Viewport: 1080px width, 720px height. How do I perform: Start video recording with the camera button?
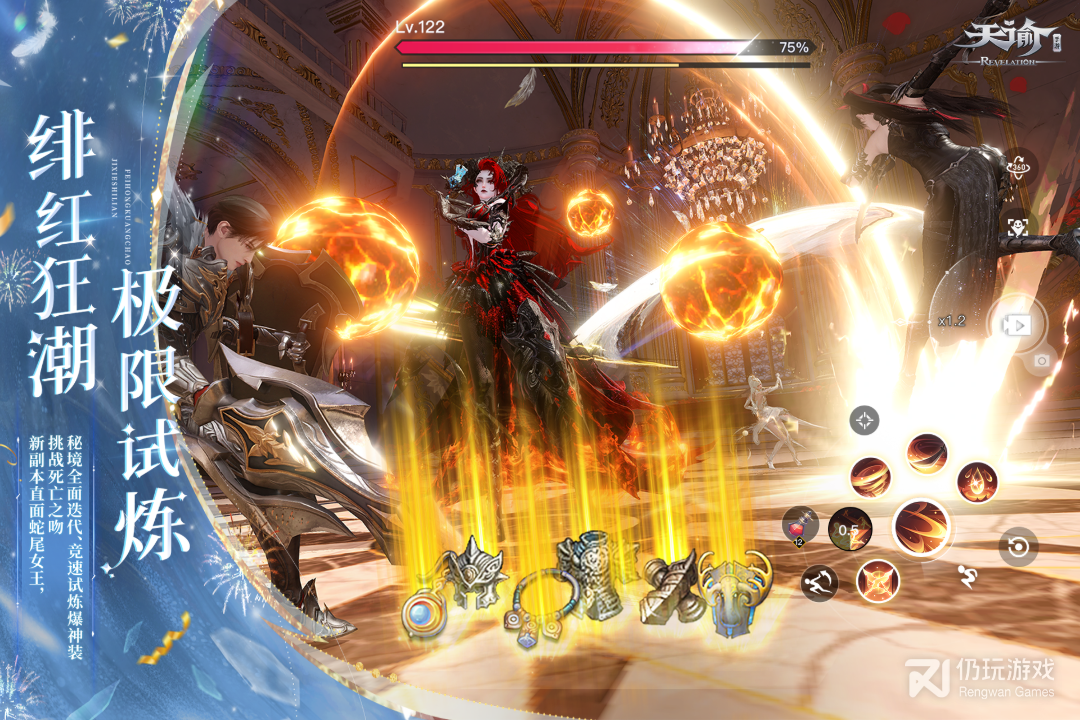click(x=1017, y=325)
